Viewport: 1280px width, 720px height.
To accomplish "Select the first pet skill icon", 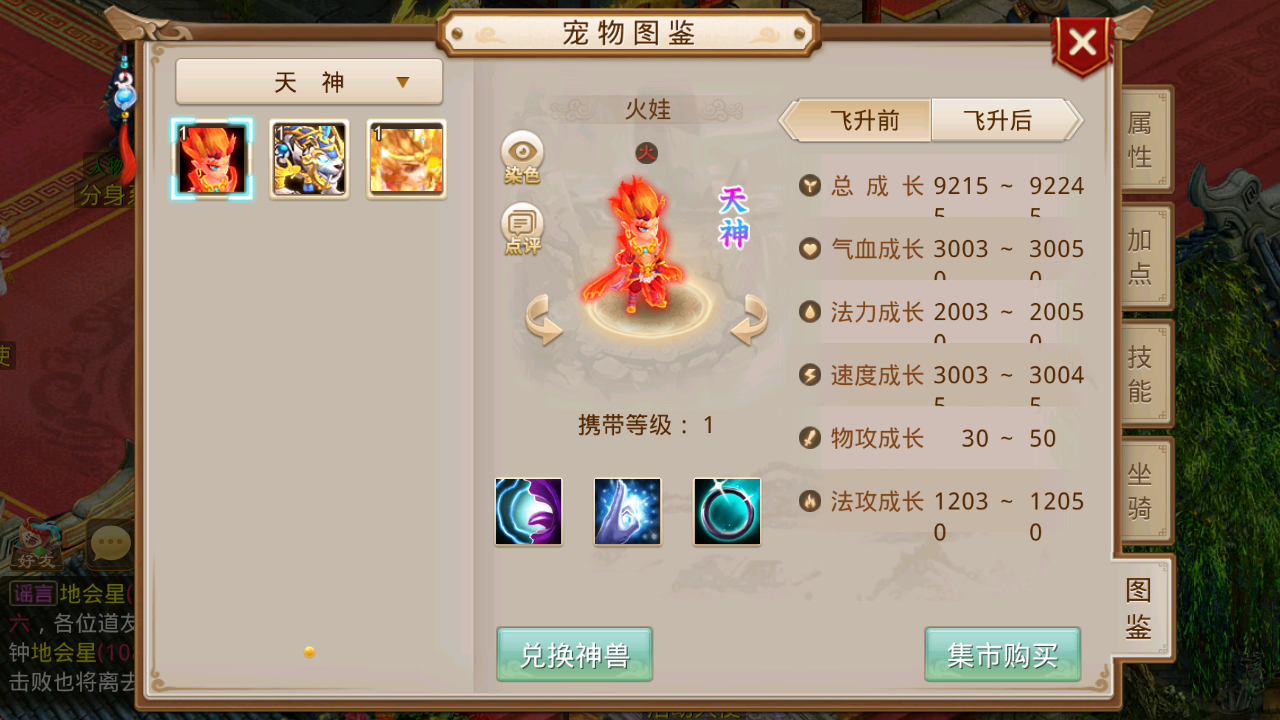I will (527, 511).
